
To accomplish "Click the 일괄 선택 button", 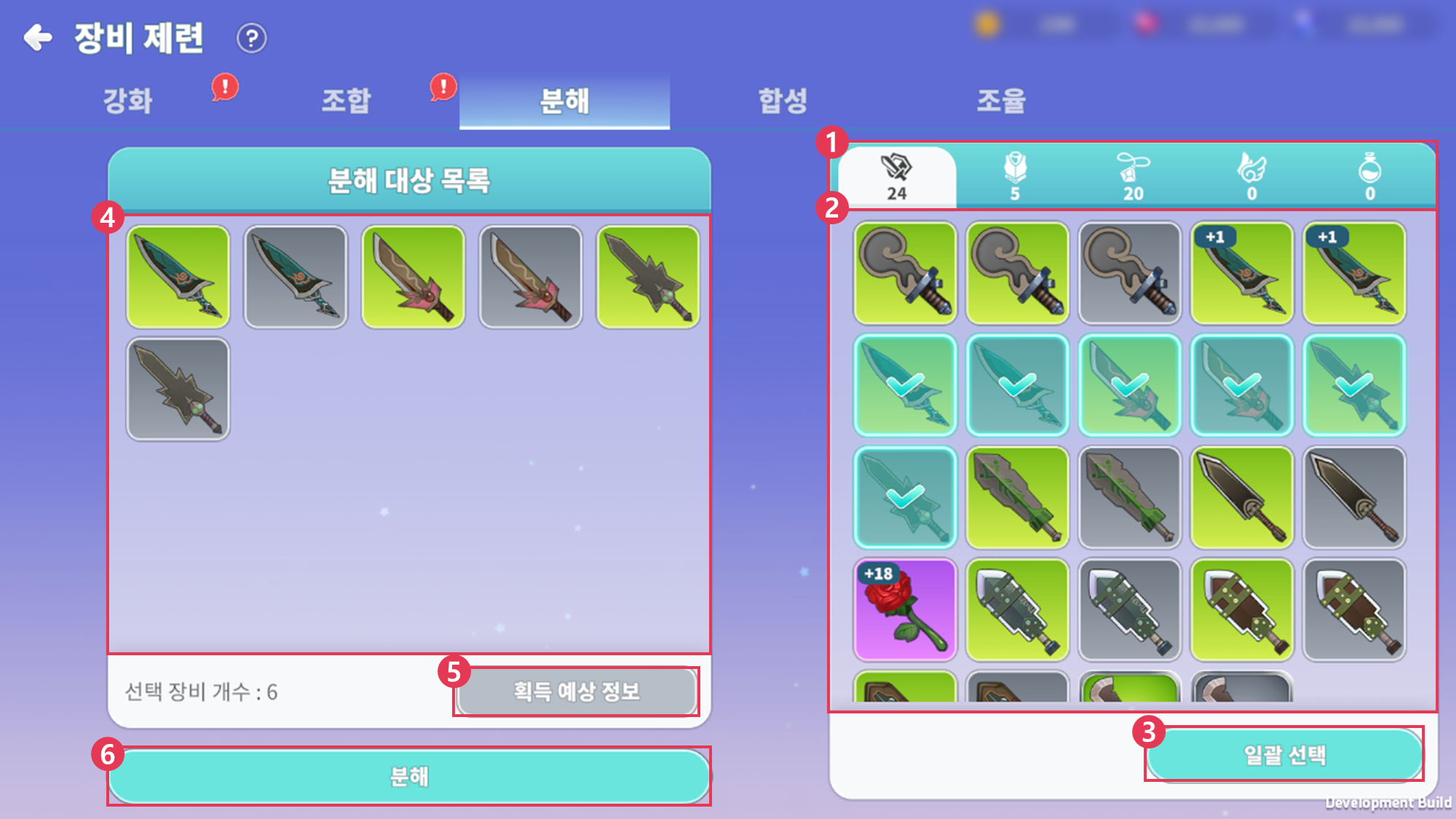I will click(x=1284, y=754).
